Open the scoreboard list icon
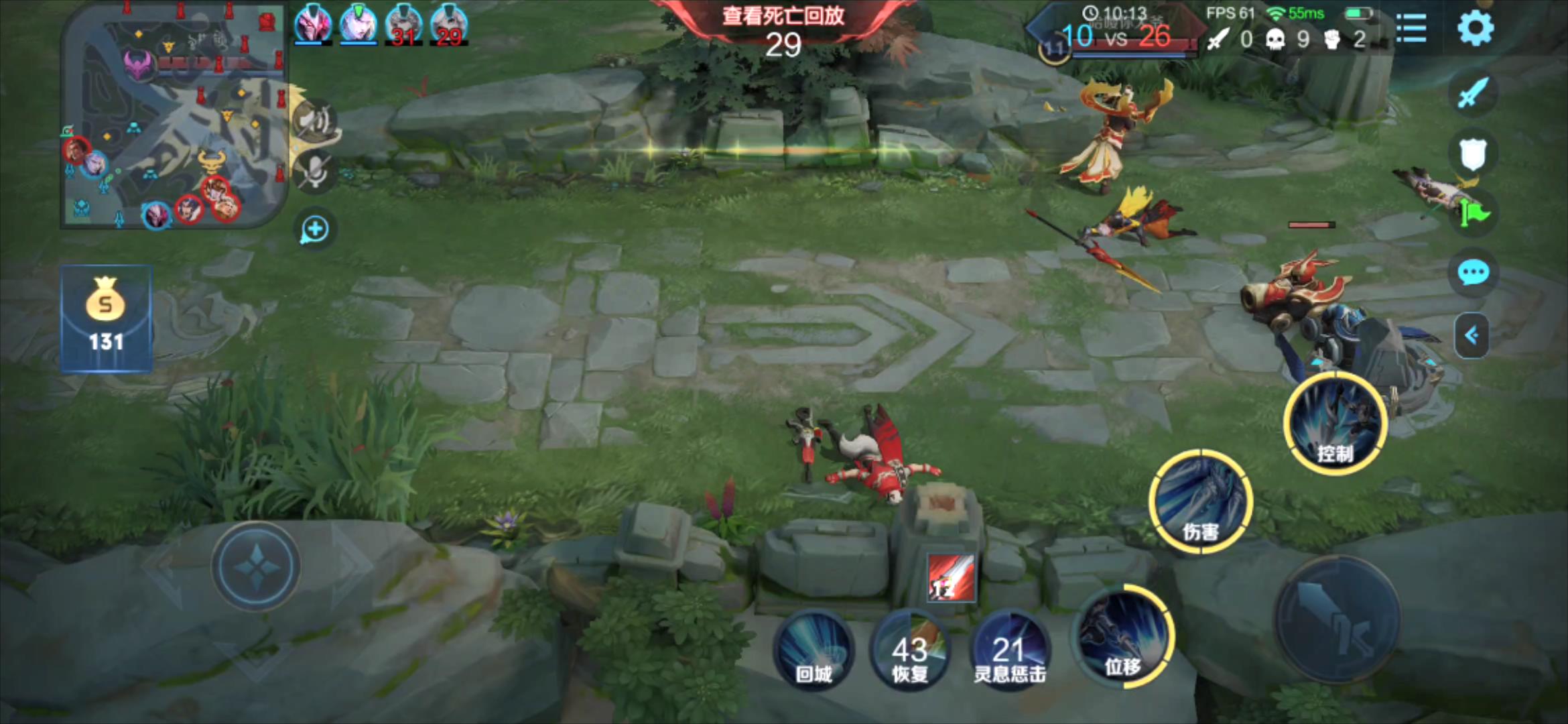The height and width of the screenshot is (724, 1568). 1411,29
